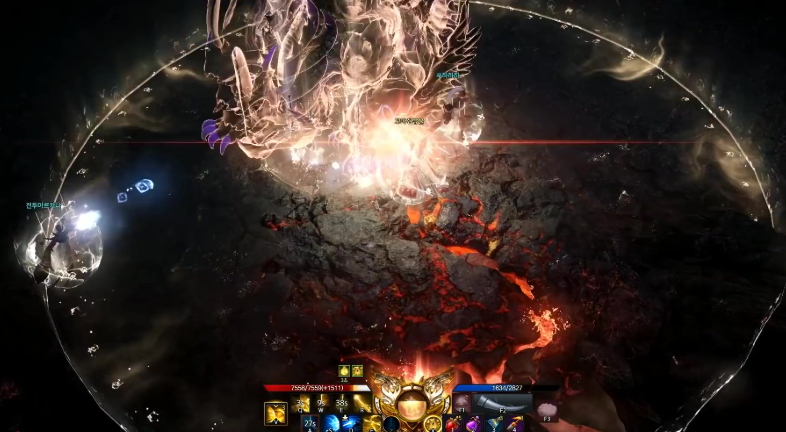Image resolution: width=786 pixels, height=432 pixels.
Task: Use the red potion in slot 1
Action: (452, 424)
